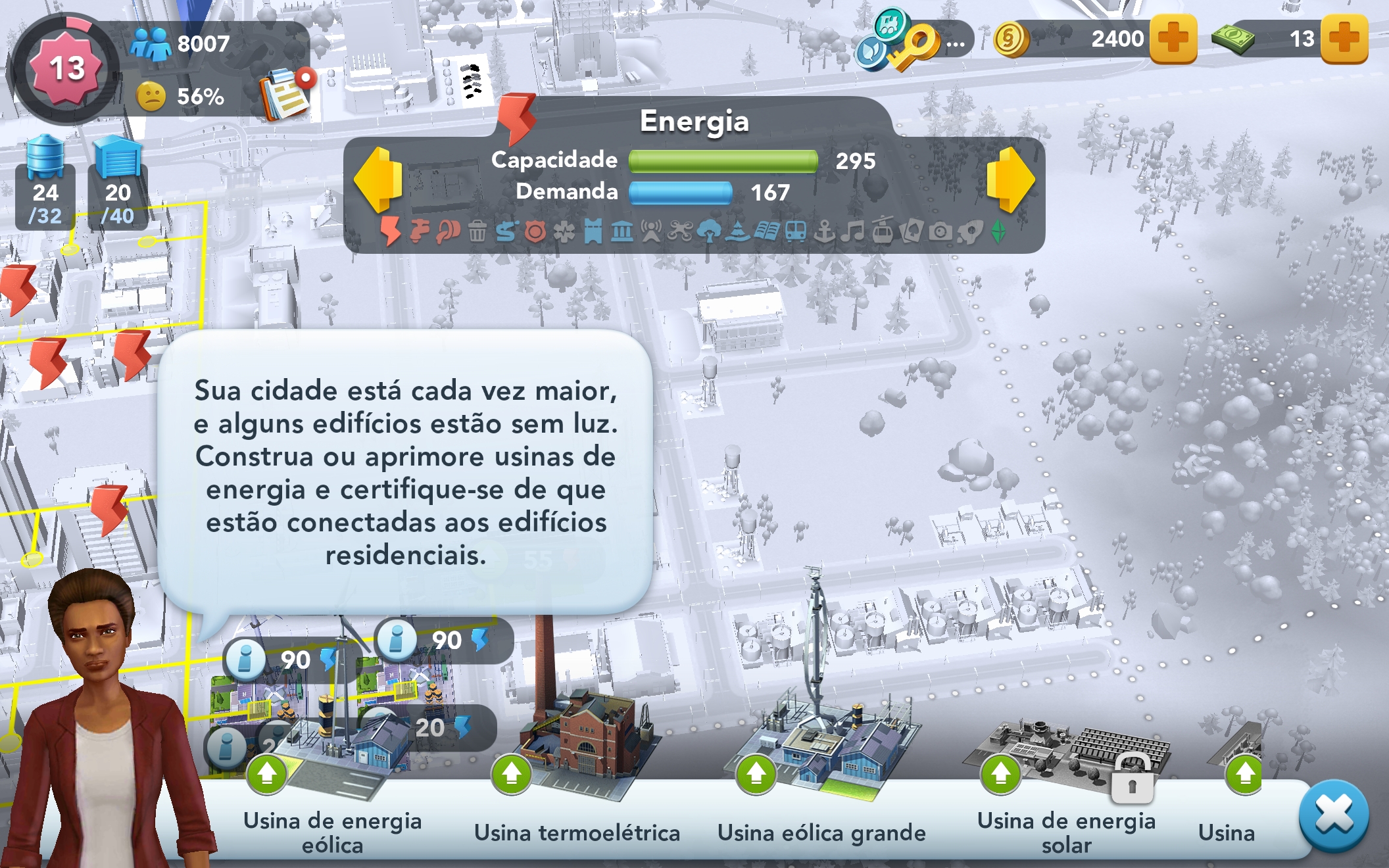Open the golden keys currency panel
Viewport: 1389px width, 868px height.
(x=913, y=41)
